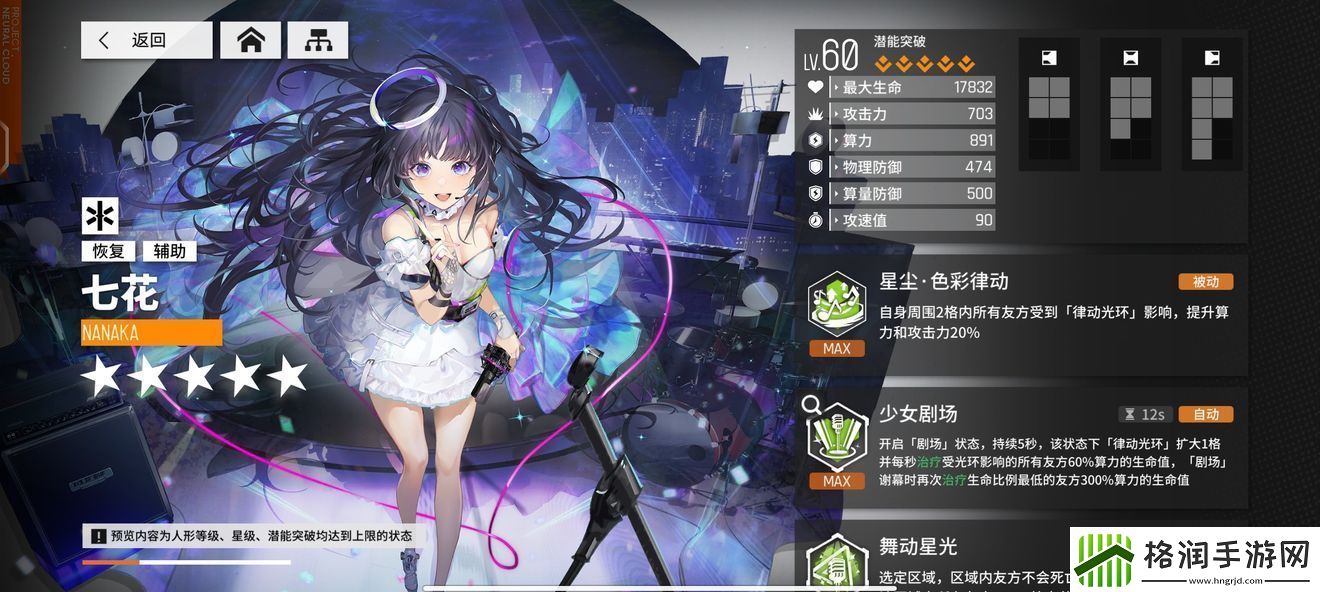Click the 恢复 role tag

107,252
